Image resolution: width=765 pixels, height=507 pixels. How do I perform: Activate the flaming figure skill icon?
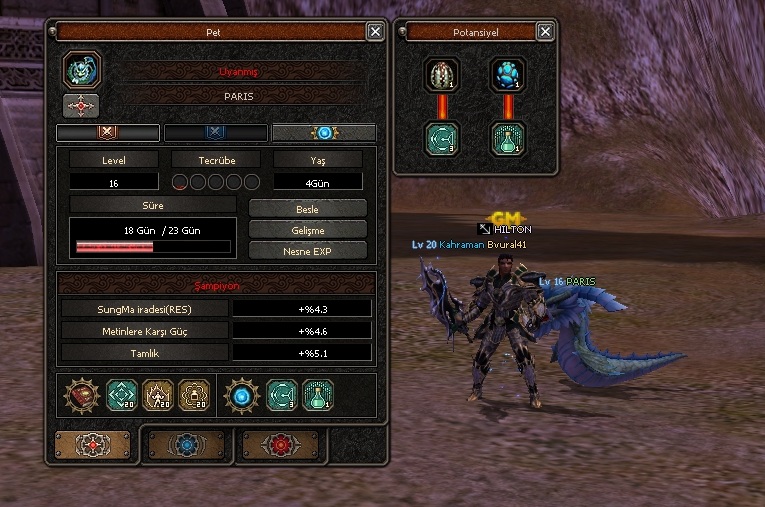point(158,396)
